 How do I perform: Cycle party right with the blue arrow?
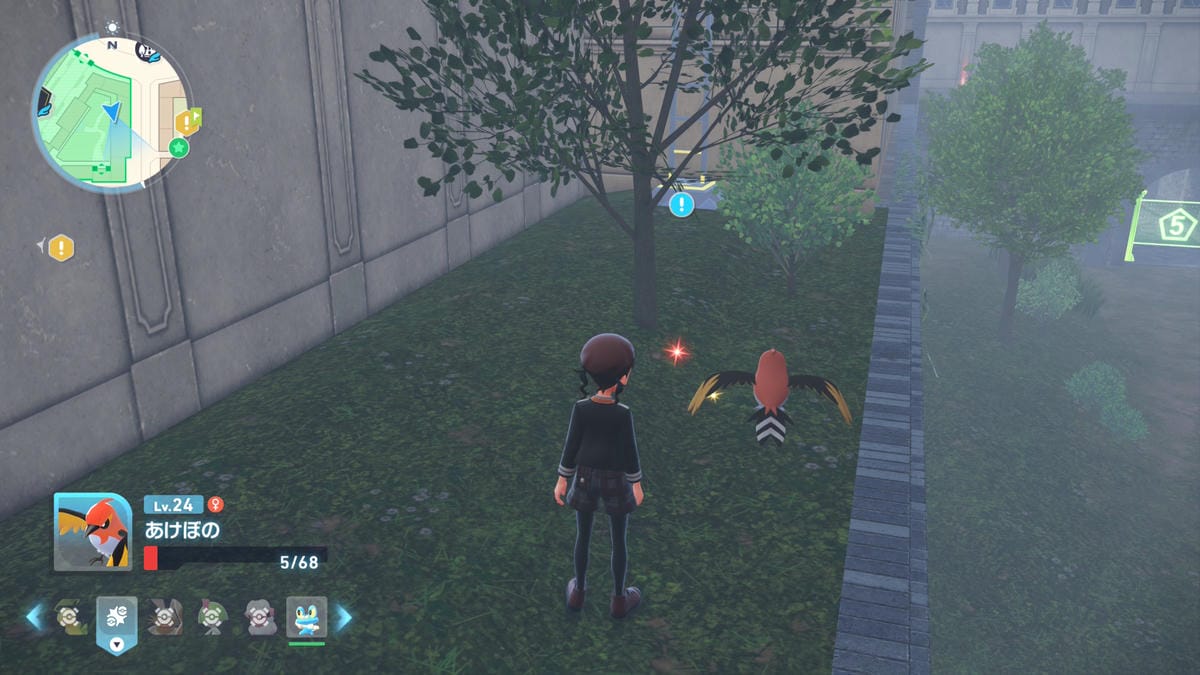point(343,617)
